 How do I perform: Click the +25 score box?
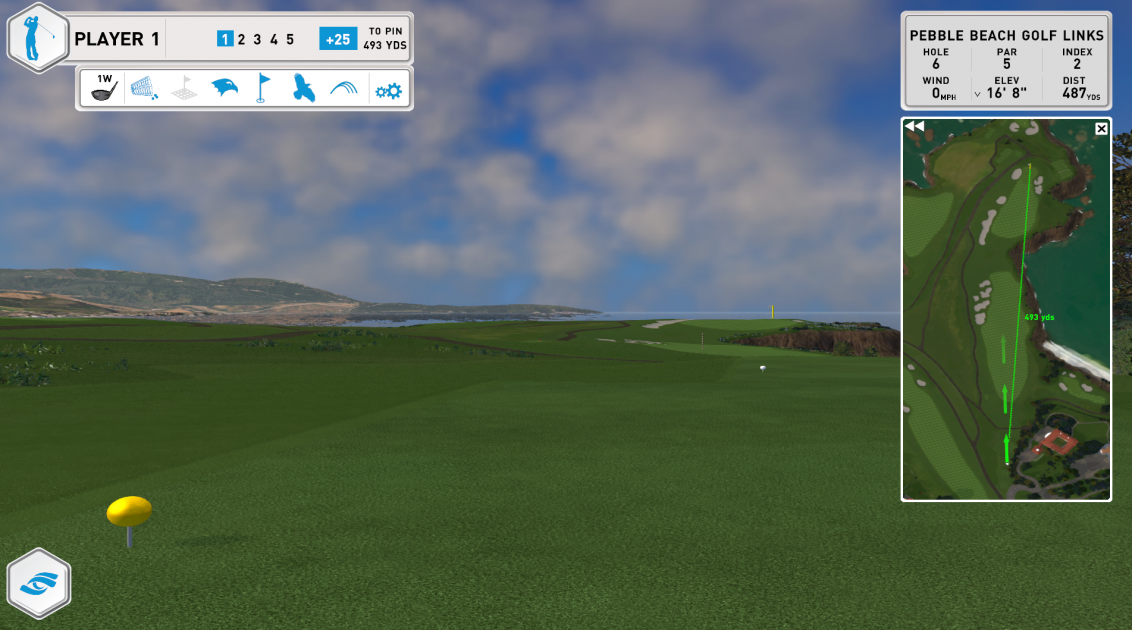click(x=338, y=39)
